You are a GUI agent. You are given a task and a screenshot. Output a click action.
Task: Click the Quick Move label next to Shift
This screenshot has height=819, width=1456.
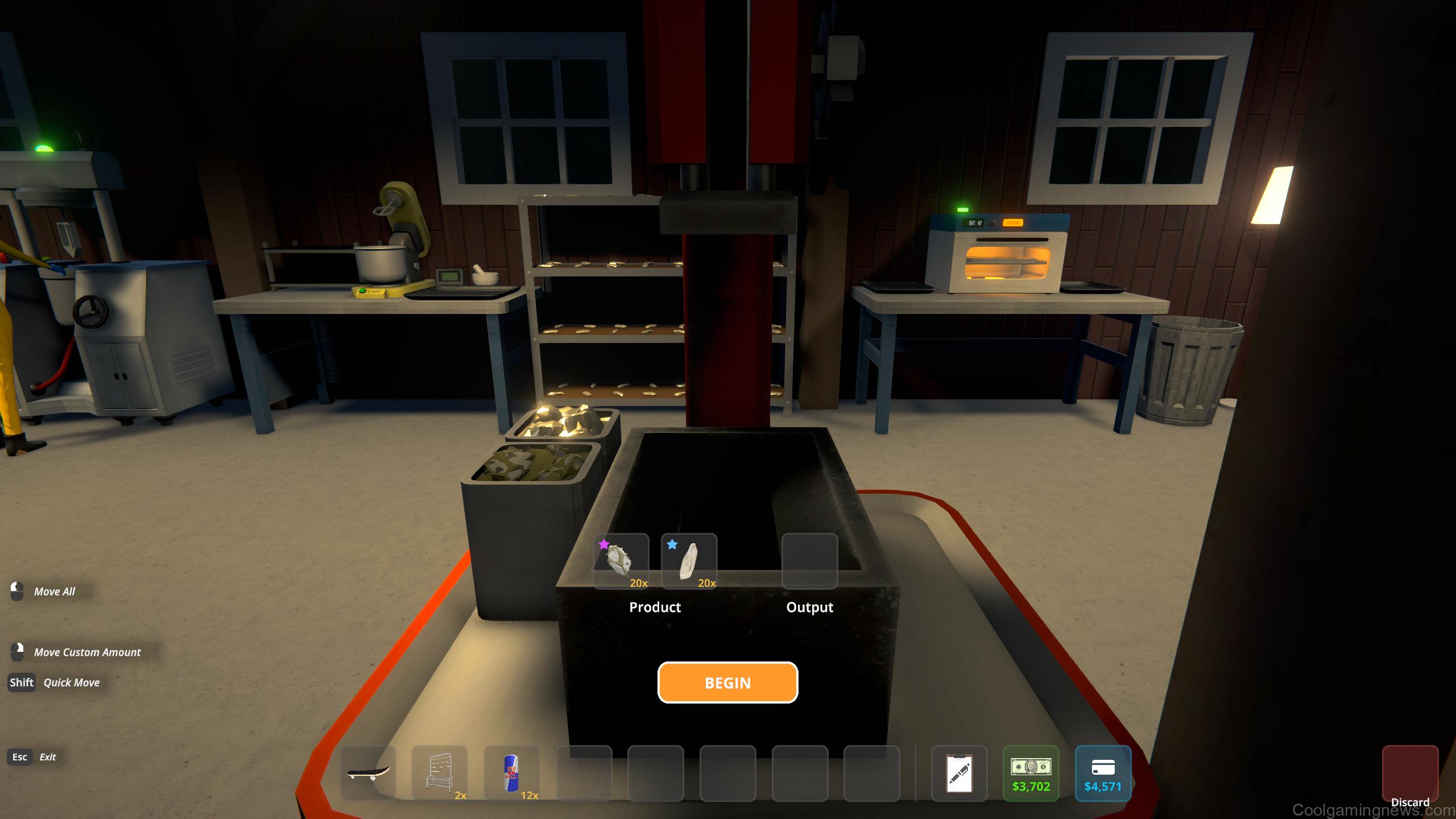[71, 682]
